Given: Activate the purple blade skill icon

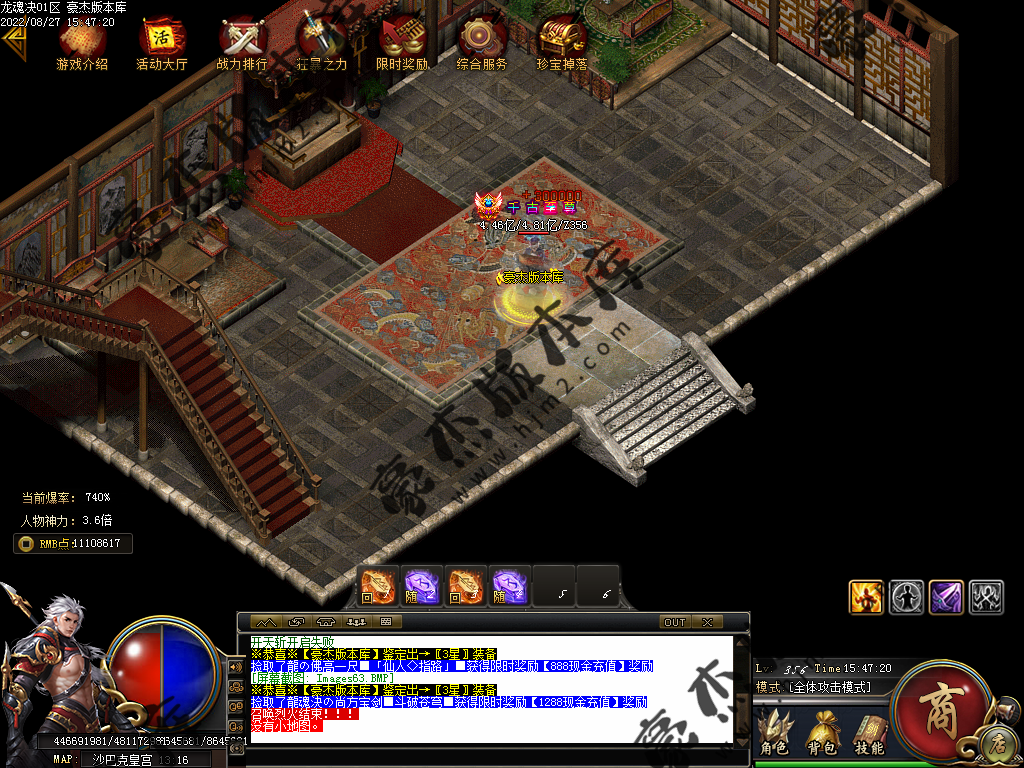Looking at the screenshot, I should point(946,597).
